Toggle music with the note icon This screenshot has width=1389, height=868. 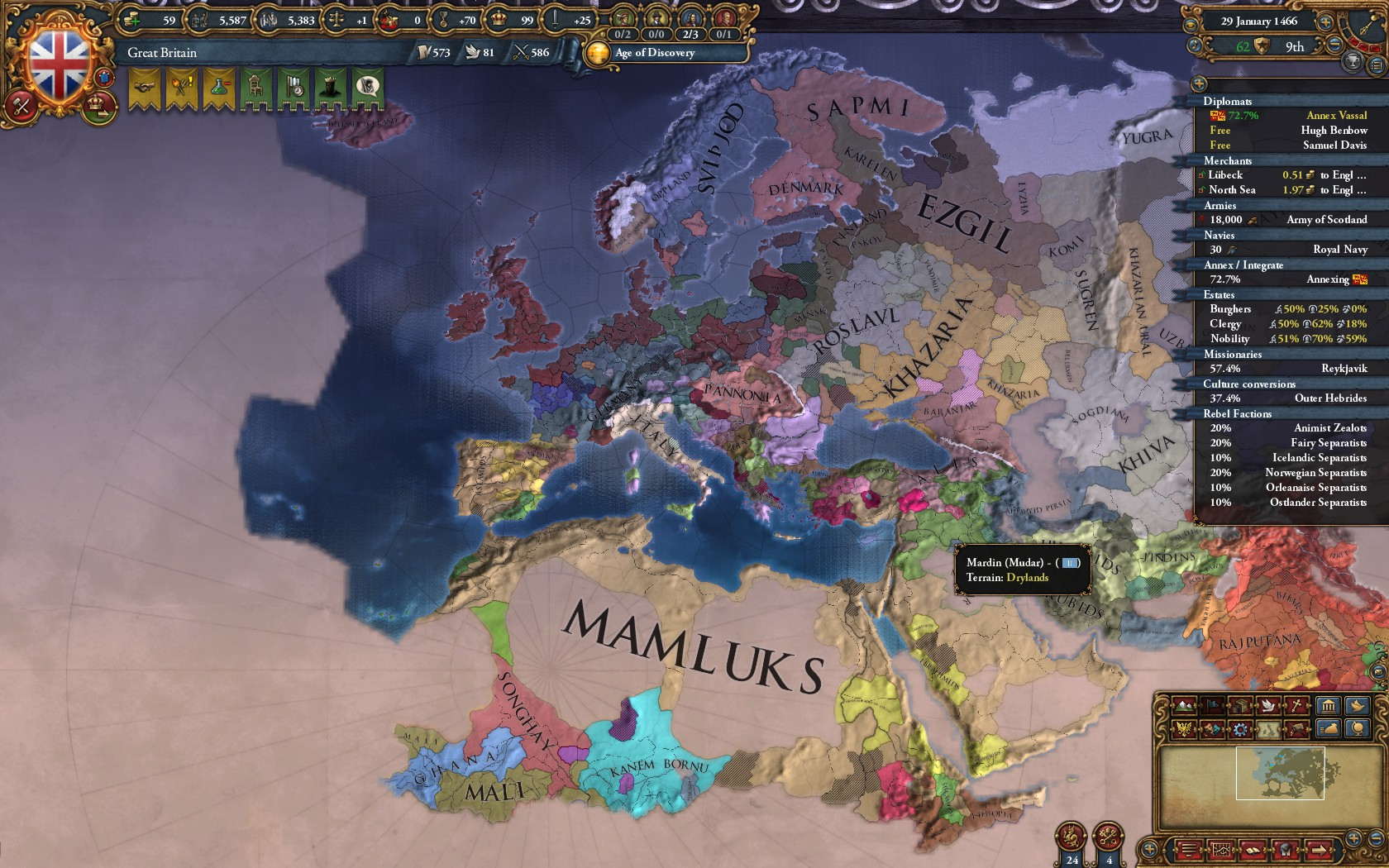point(1195,45)
